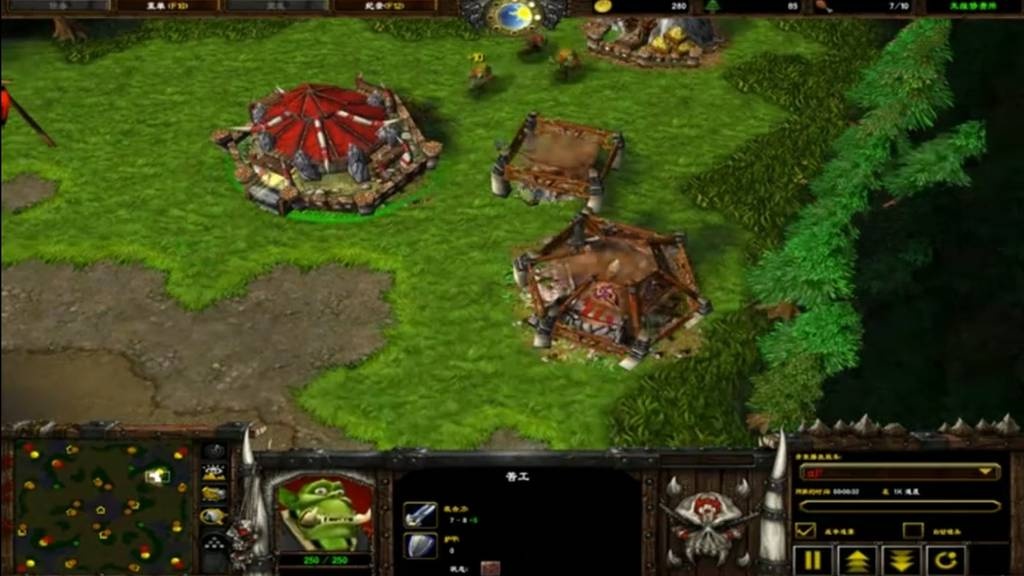Open the main Menu button in the top bar
The height and width of the screenshot is (576, 1024).
point(164,6)
